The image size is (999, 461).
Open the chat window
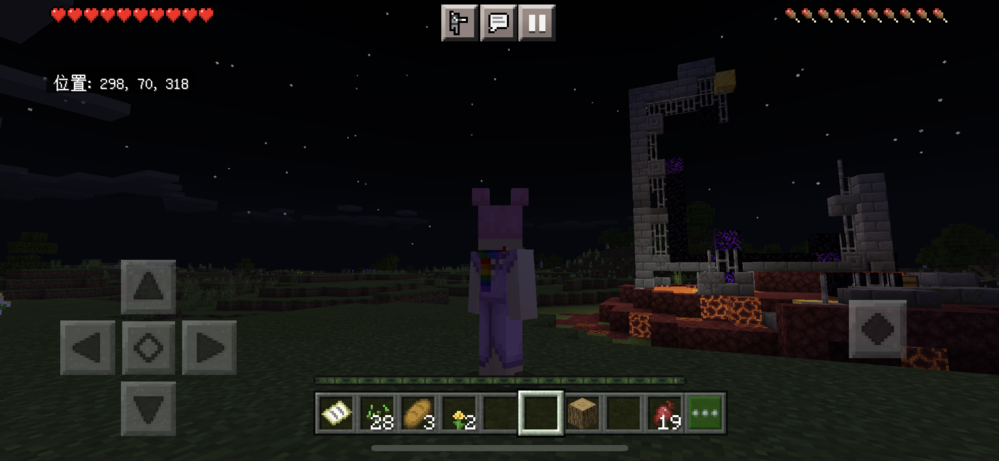498,23
